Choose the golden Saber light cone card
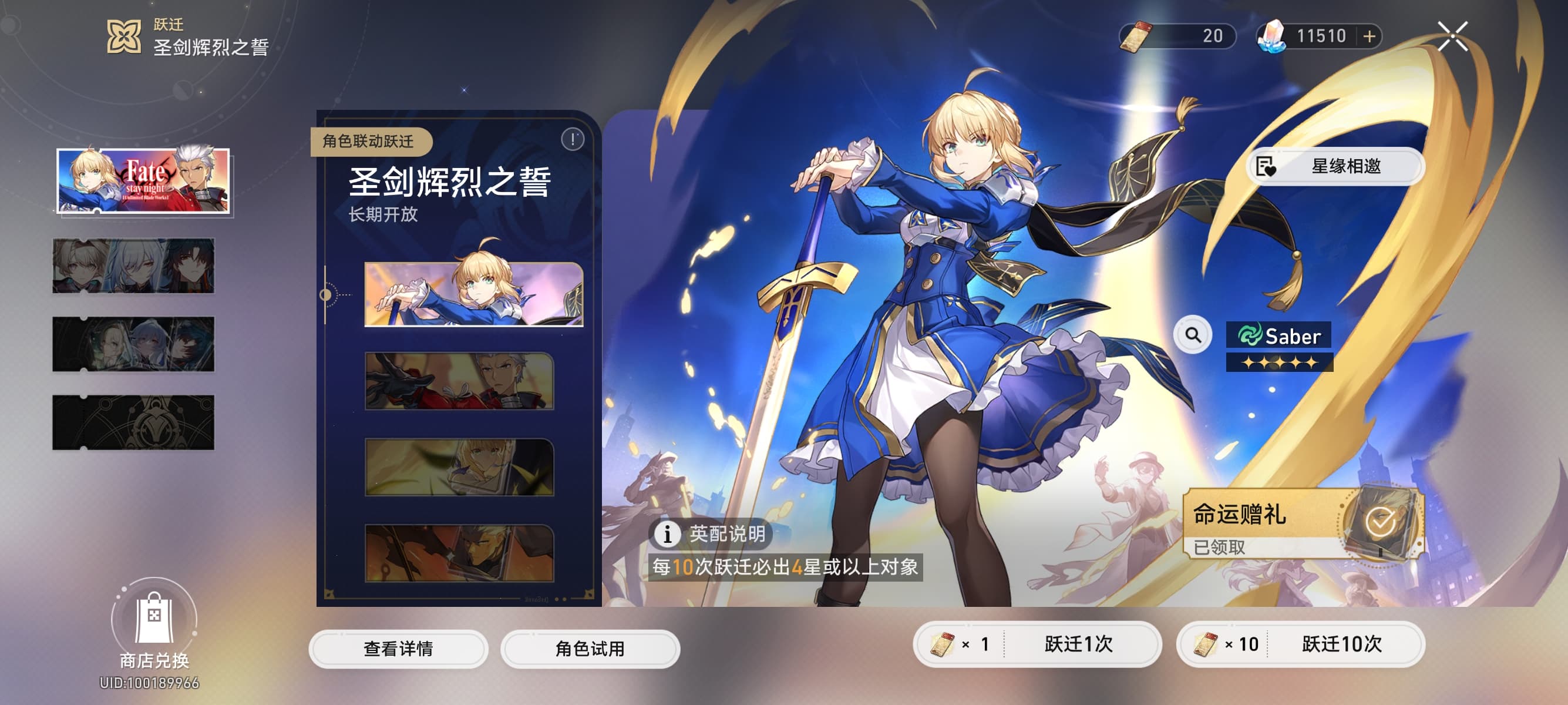The height and width of the screenshot is (705, 1568). click(459, 467)
